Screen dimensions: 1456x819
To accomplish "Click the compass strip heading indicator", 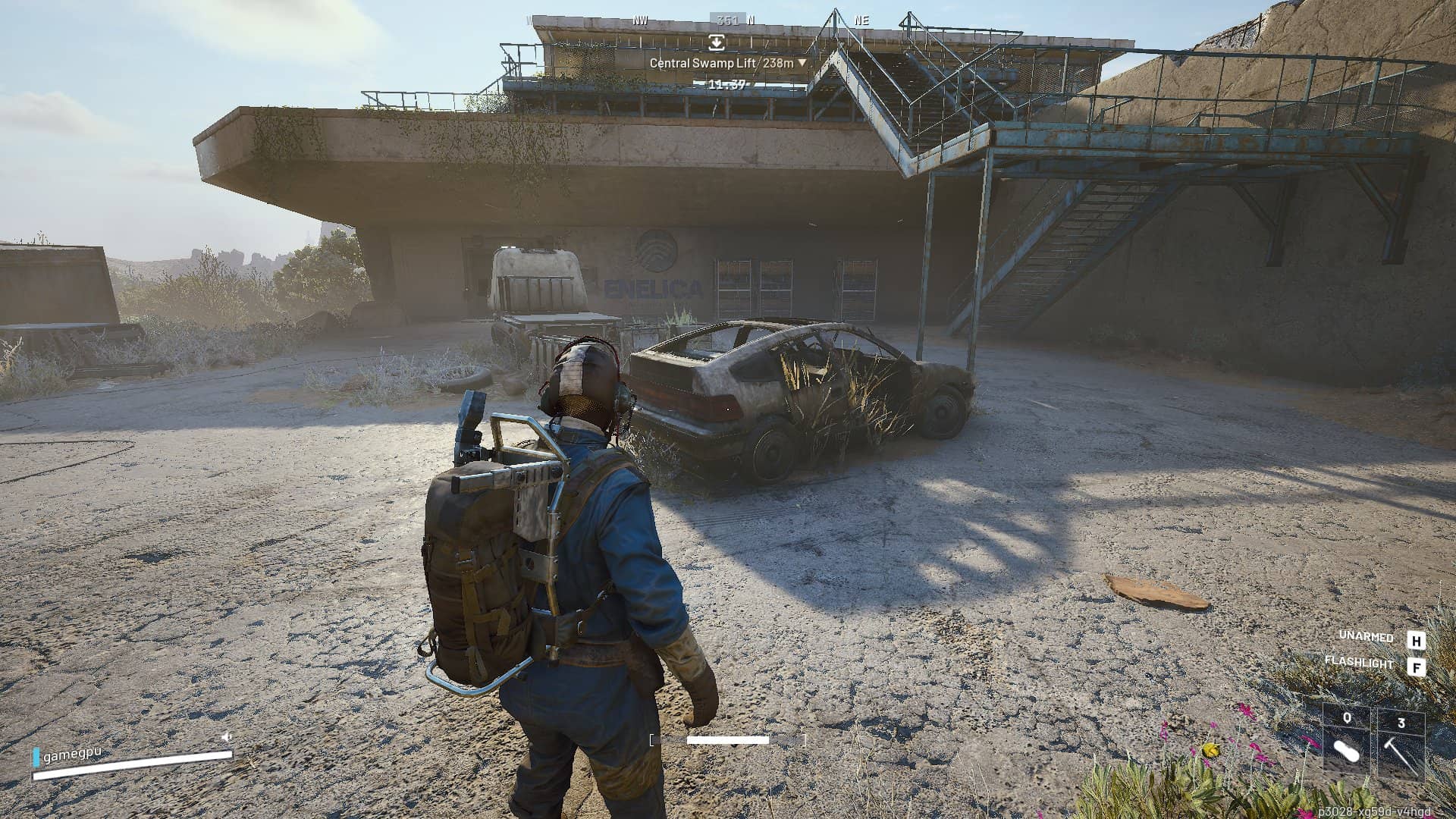I will pos(727,20).
